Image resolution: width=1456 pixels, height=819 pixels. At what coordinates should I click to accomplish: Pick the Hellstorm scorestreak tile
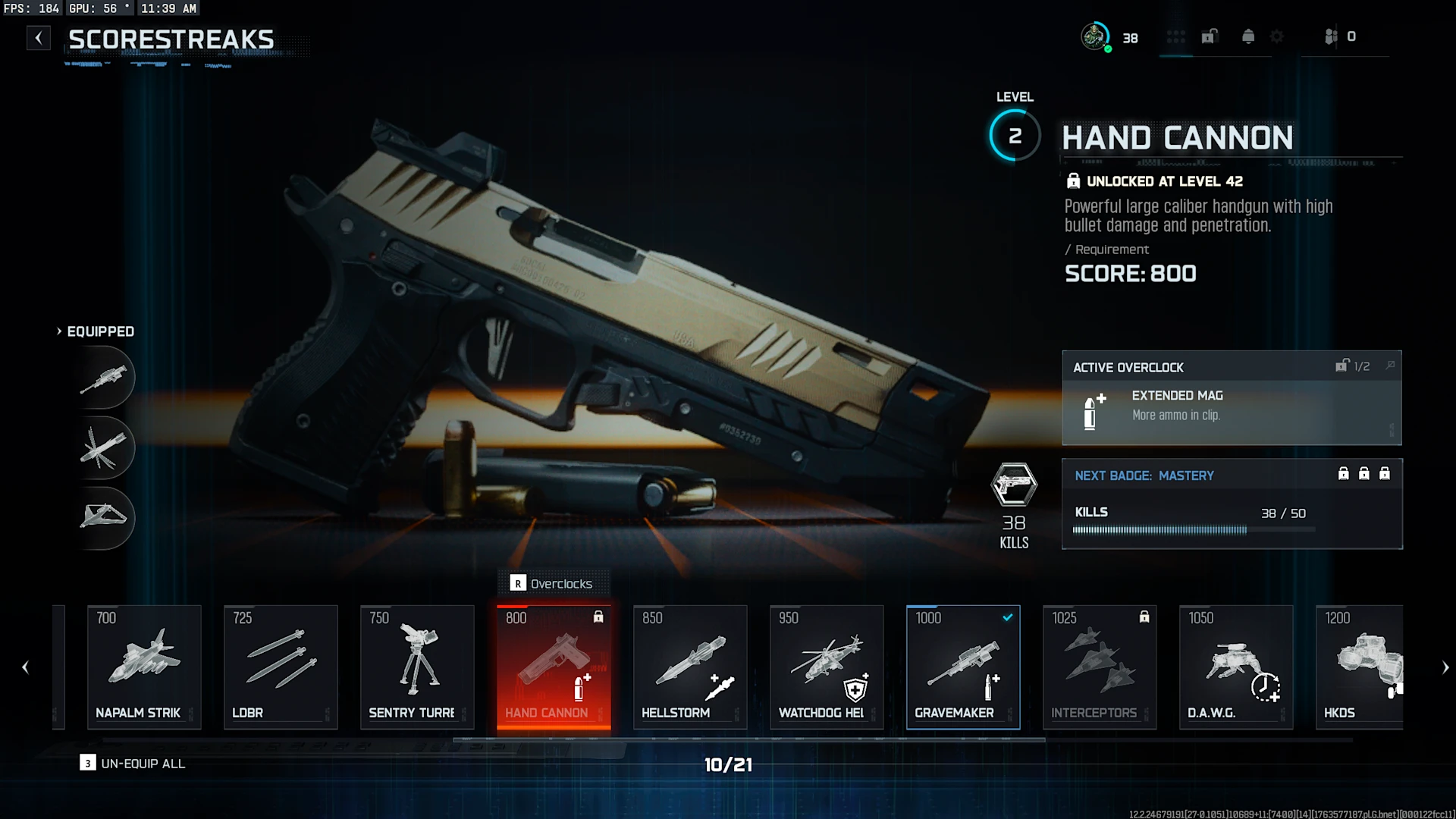[x=690, y=667]
